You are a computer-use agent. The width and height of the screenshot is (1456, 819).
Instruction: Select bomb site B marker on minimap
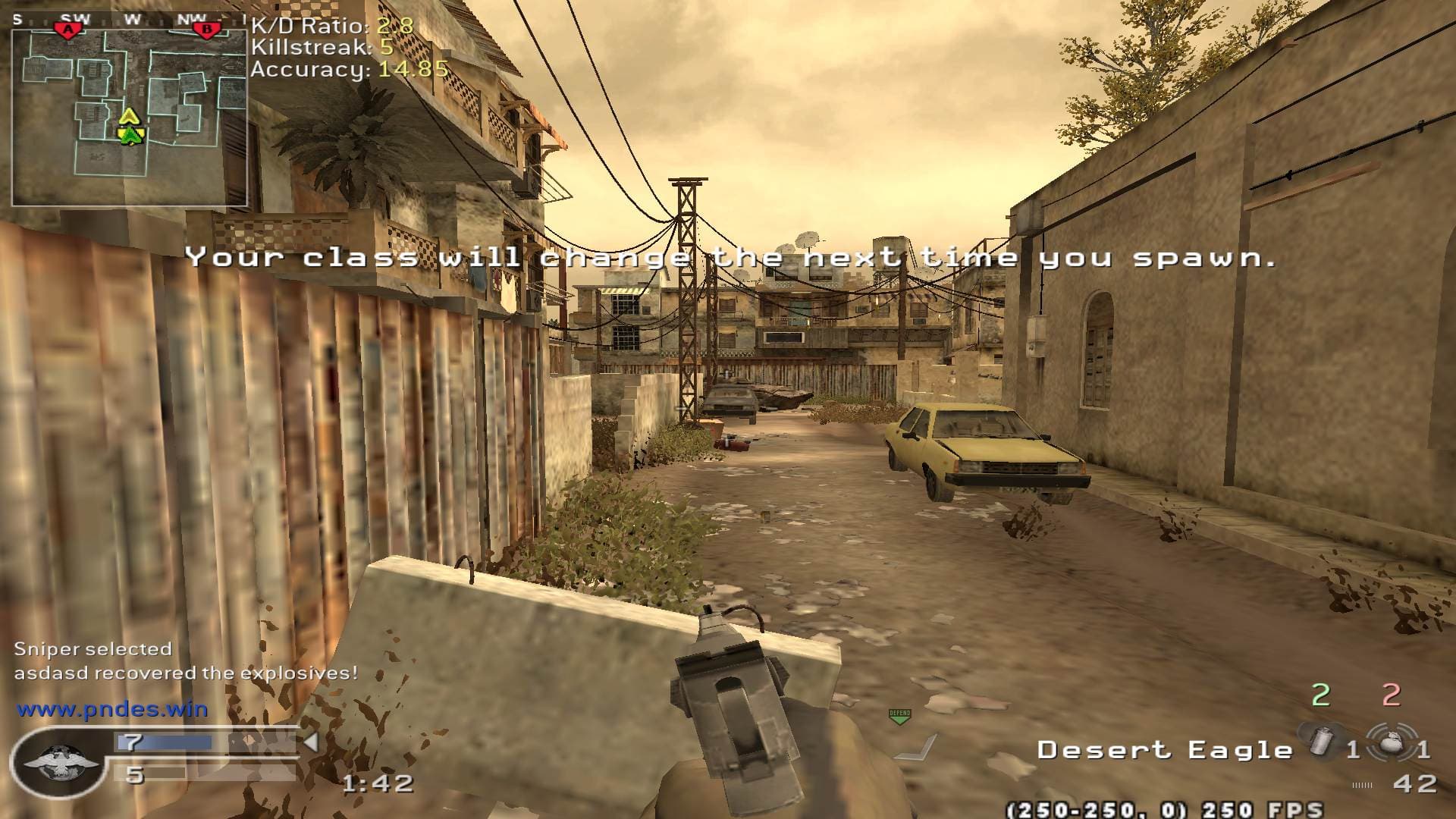[x=206, y=29]
